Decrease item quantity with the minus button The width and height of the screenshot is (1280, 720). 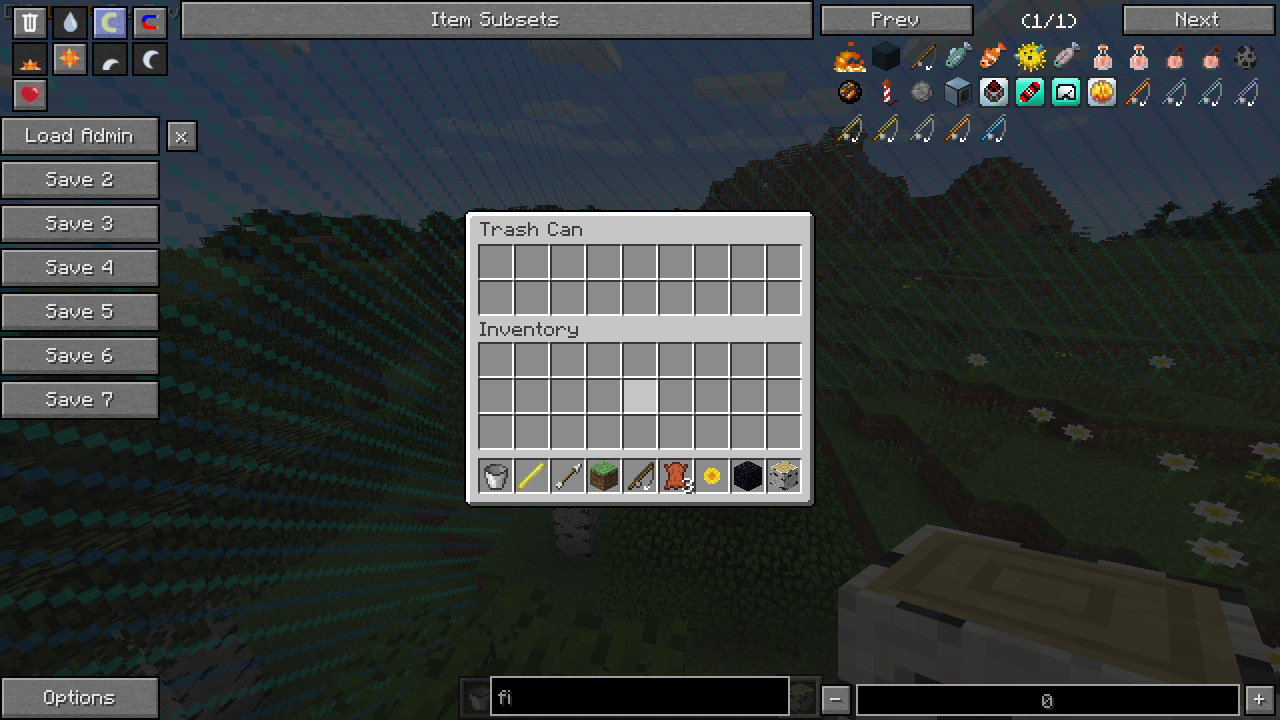coord(835,699)
